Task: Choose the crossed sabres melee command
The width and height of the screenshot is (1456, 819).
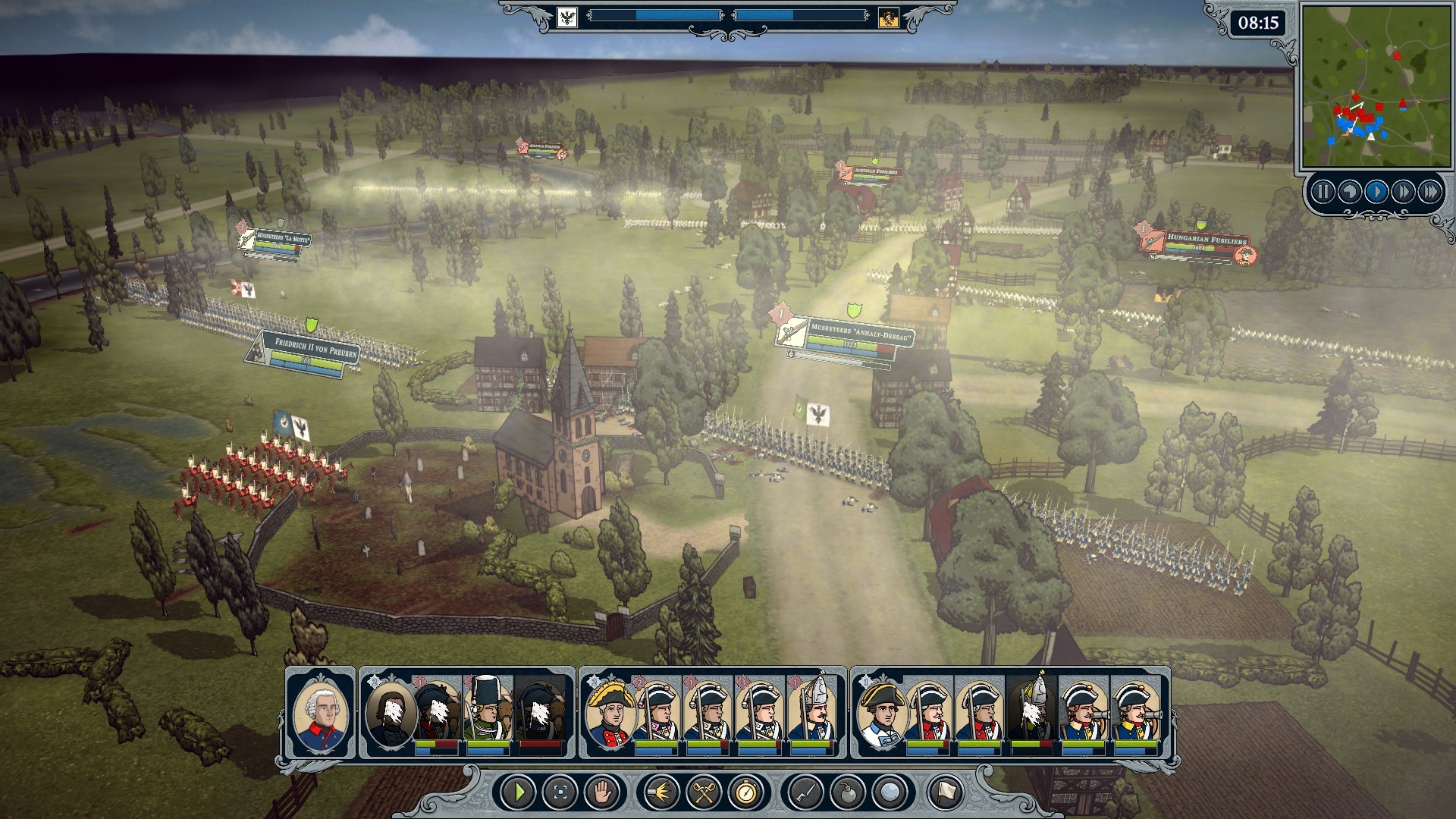Action: coord(703,793)
